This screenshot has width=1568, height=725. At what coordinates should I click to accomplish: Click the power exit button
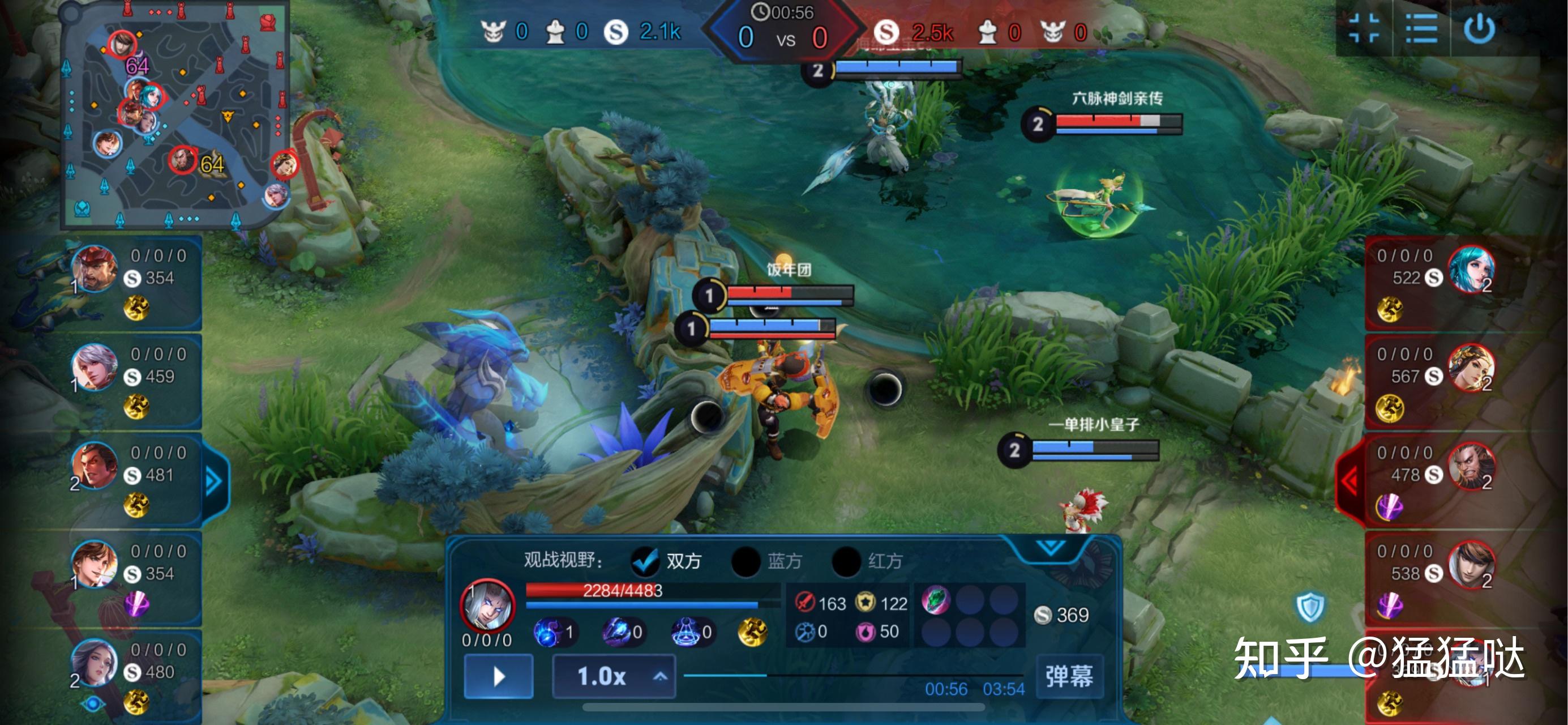click(1479, 29)
